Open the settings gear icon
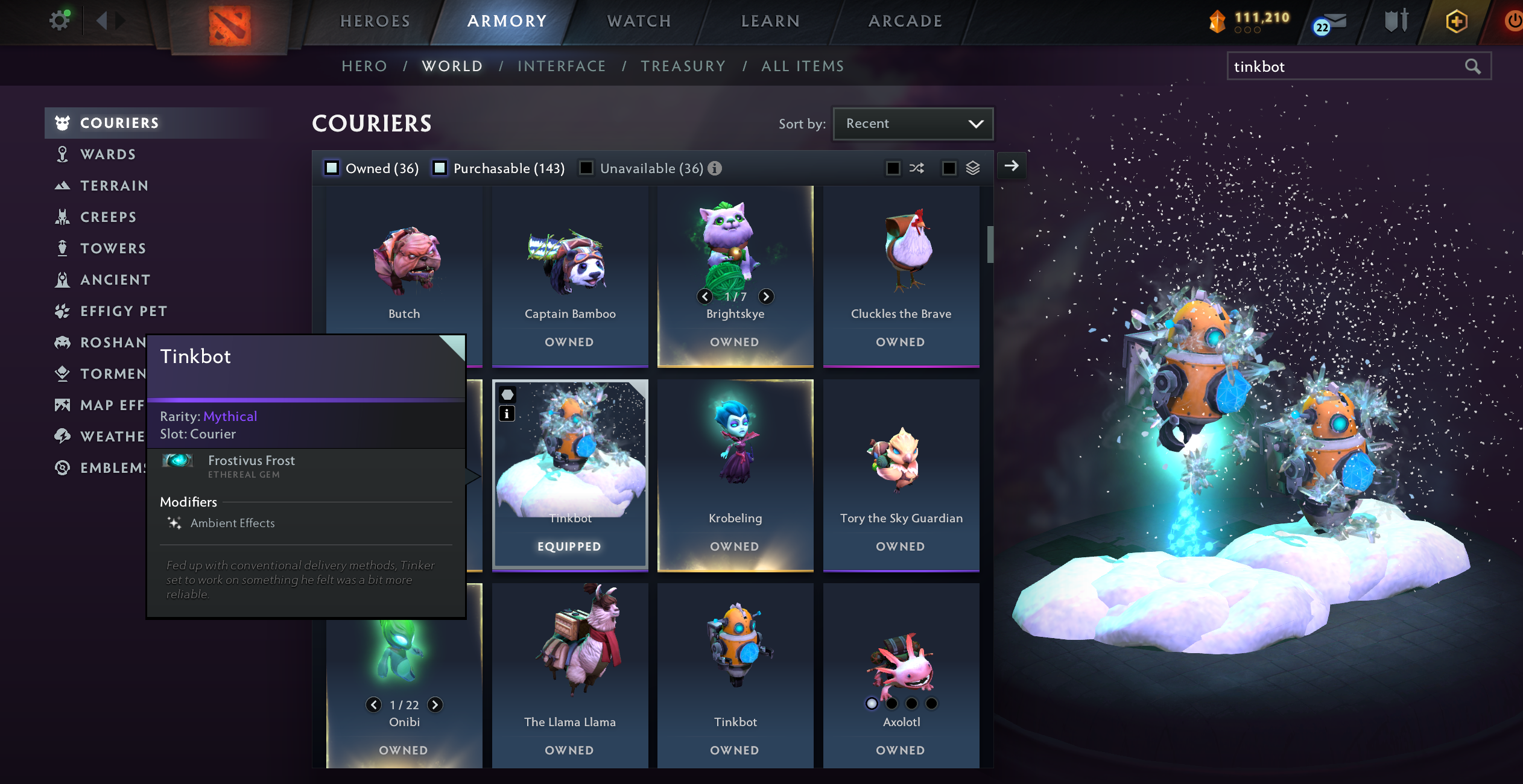 coord(59,21)
